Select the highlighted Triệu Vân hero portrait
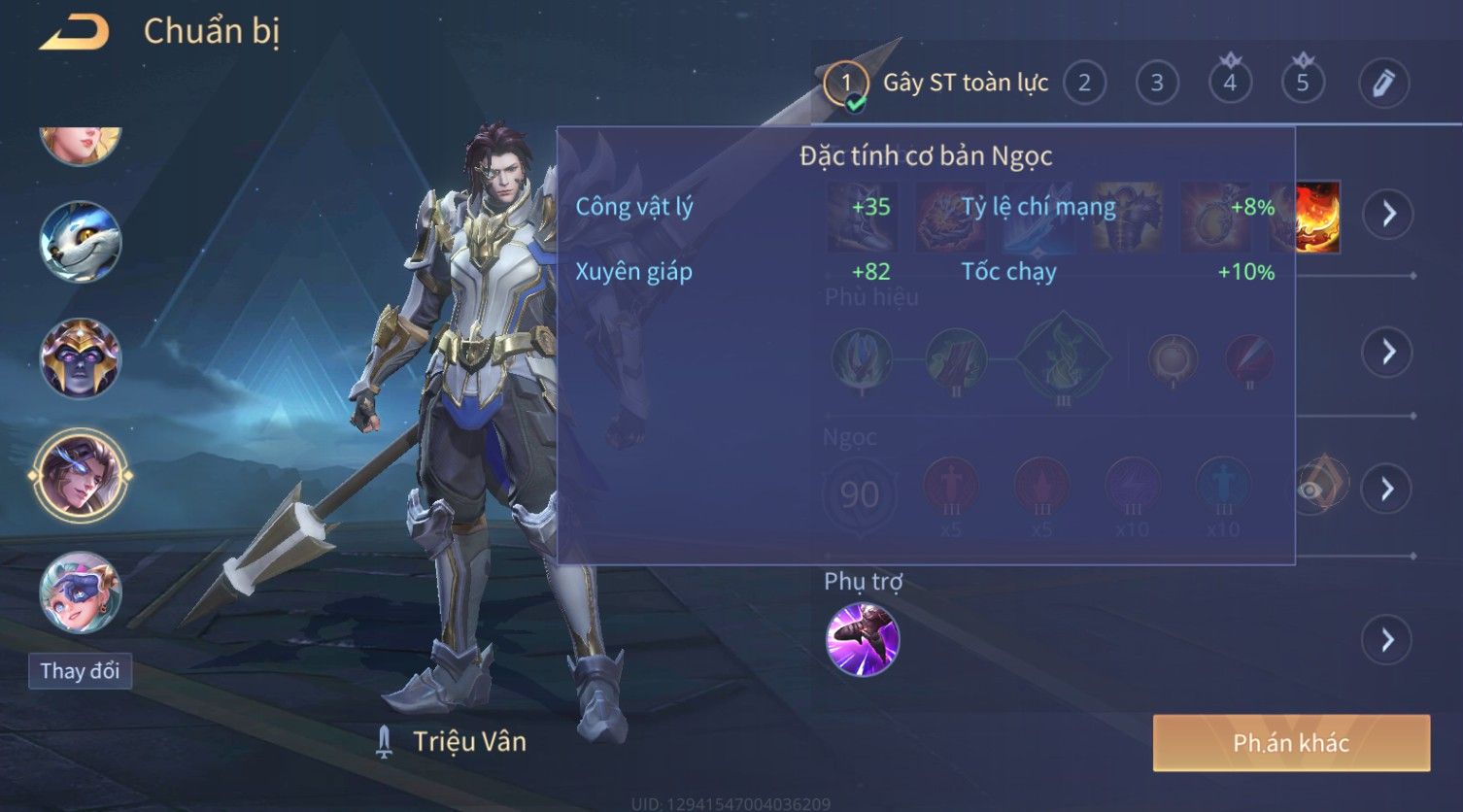The image size is (1463, 812). pos(81,476)
